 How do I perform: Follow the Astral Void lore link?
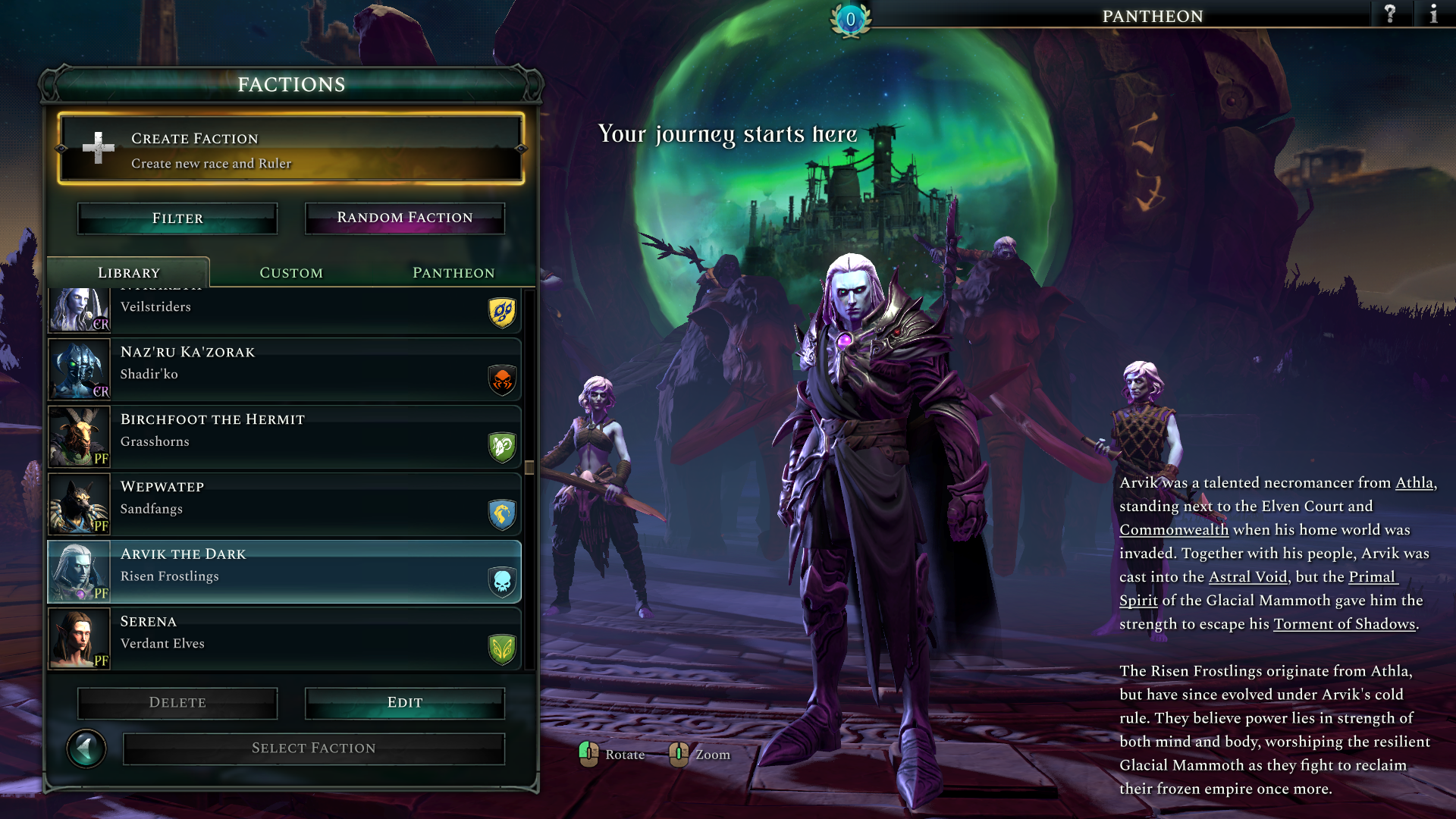1247,577
